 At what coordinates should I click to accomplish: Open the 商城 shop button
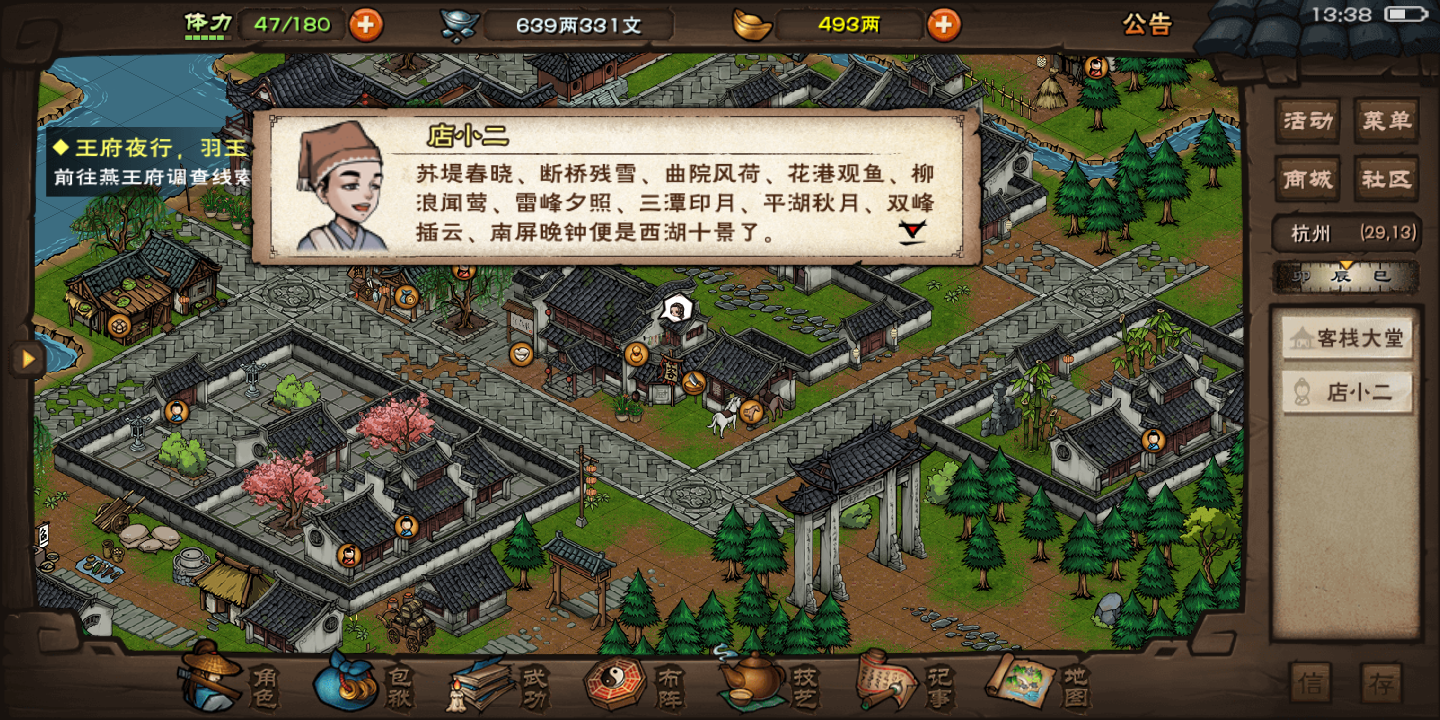pyautogui.click(x=1307, y=180)
